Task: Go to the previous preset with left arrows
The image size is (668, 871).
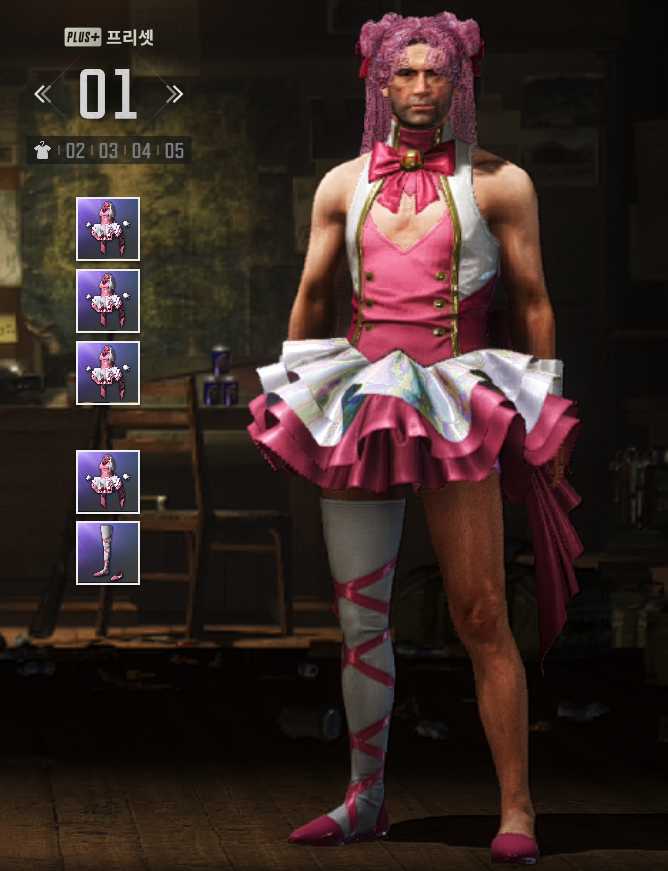Action: pyautogui.click(x=42, y=94)
